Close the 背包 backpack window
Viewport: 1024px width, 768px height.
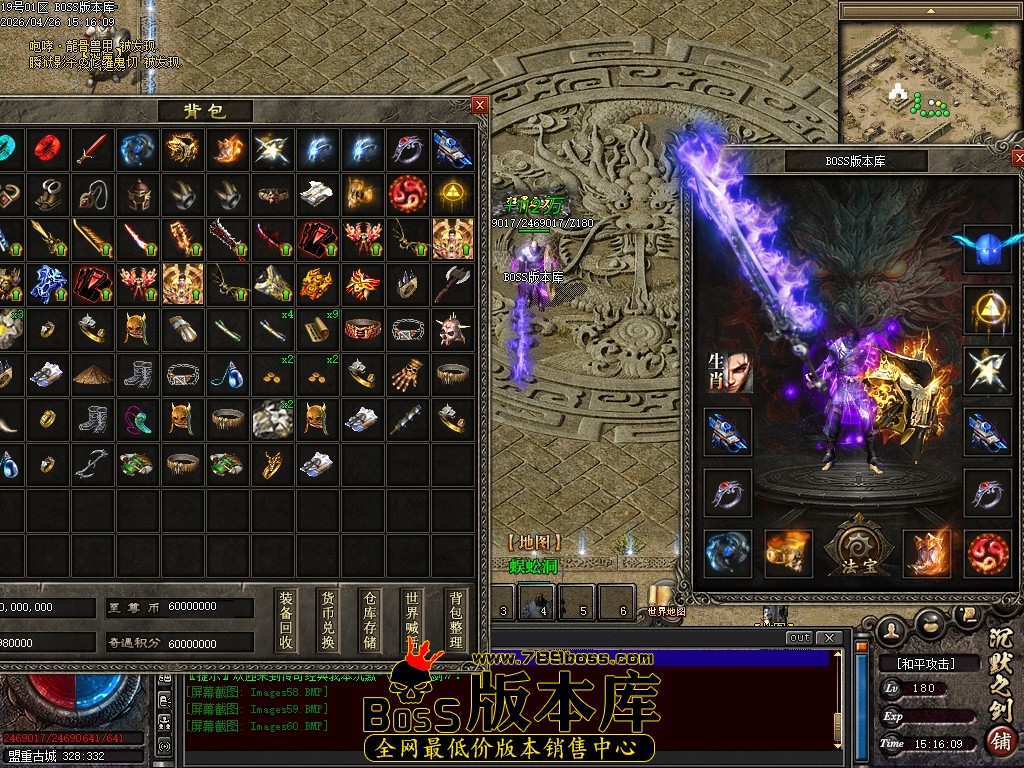coord(480,105)
